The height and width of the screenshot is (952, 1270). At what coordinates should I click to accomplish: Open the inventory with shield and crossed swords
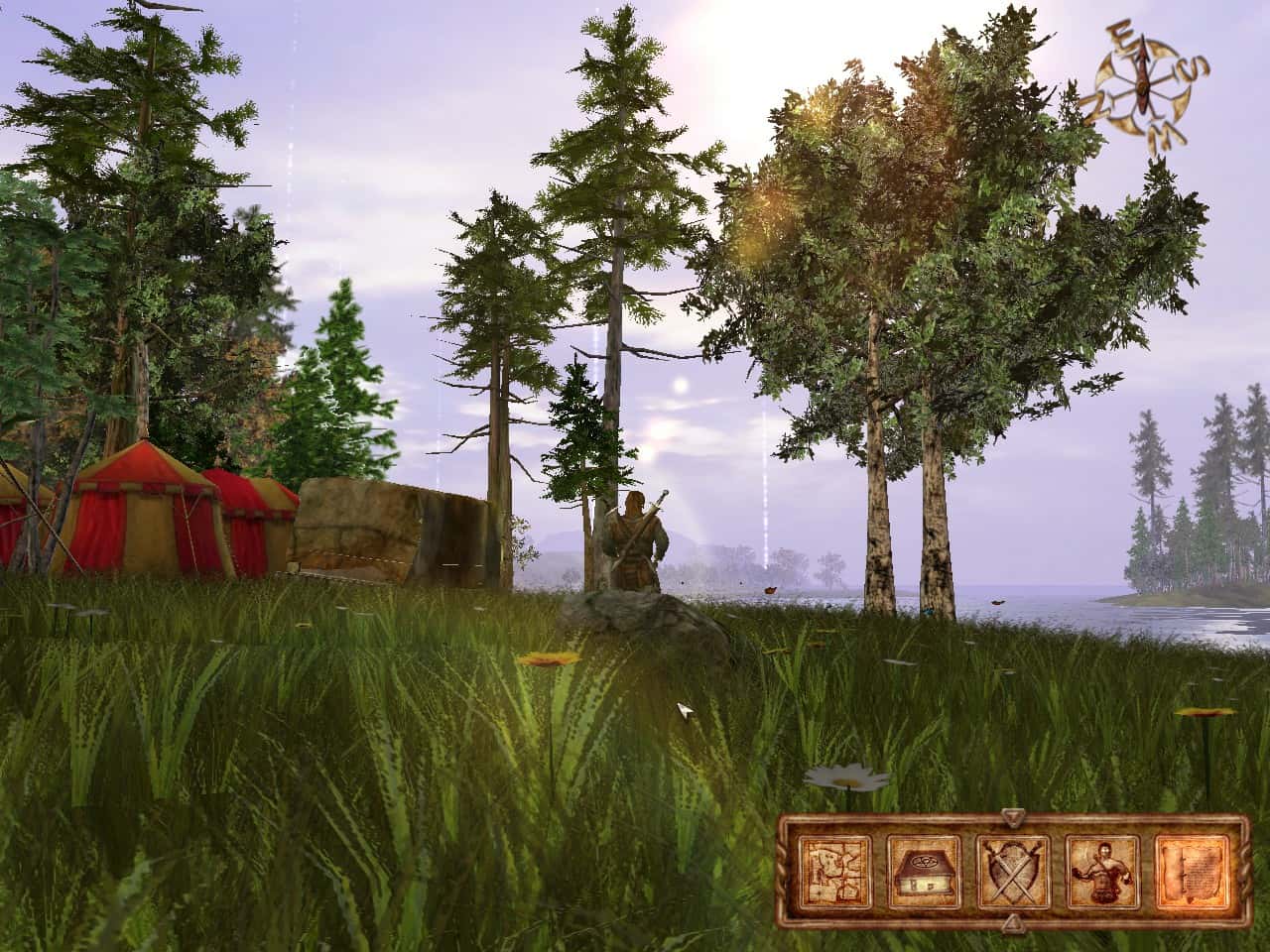1014,874
